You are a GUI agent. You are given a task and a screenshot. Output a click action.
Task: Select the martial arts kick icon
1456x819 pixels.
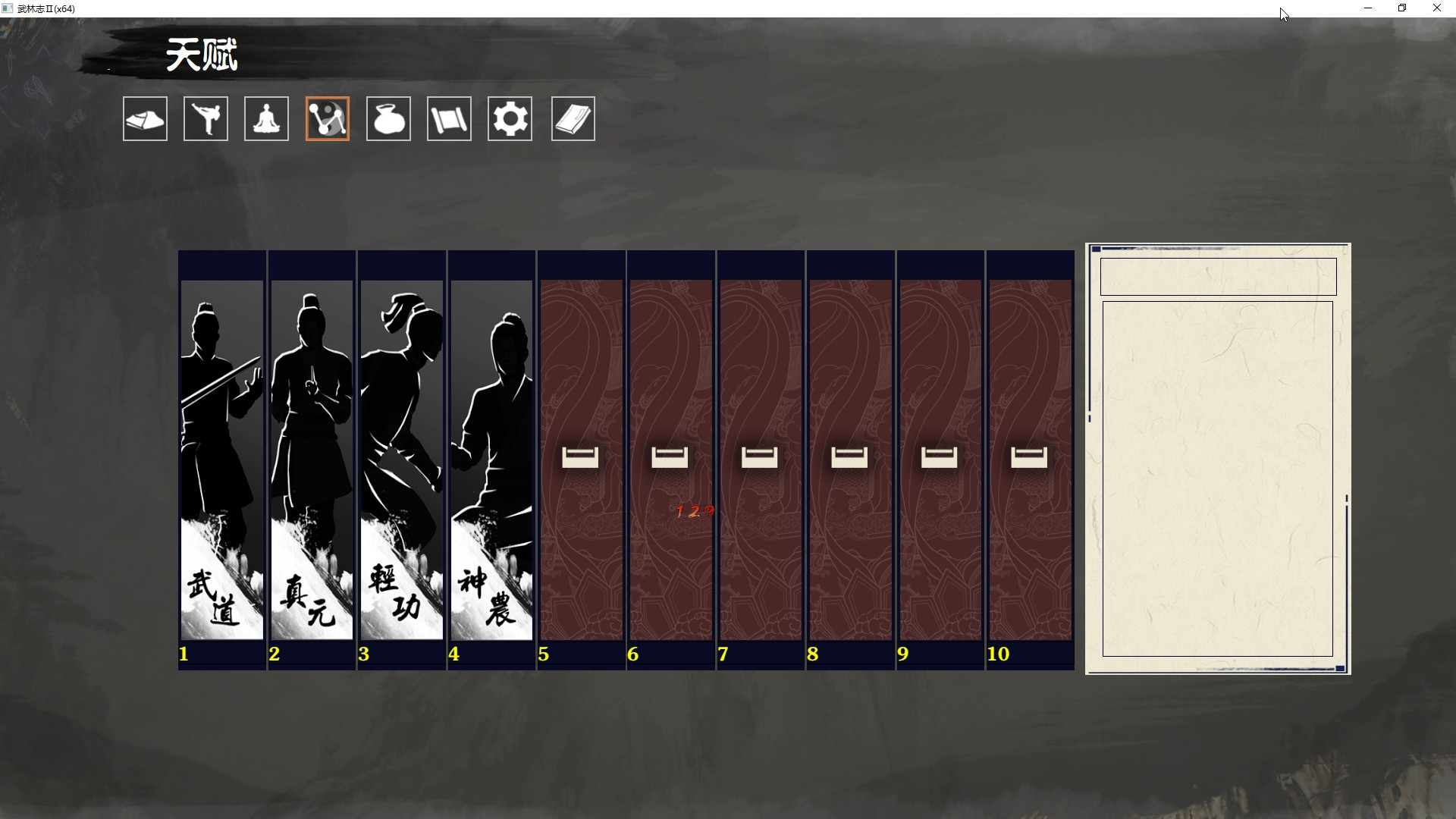pyautogui.click(x=206, y=118)
